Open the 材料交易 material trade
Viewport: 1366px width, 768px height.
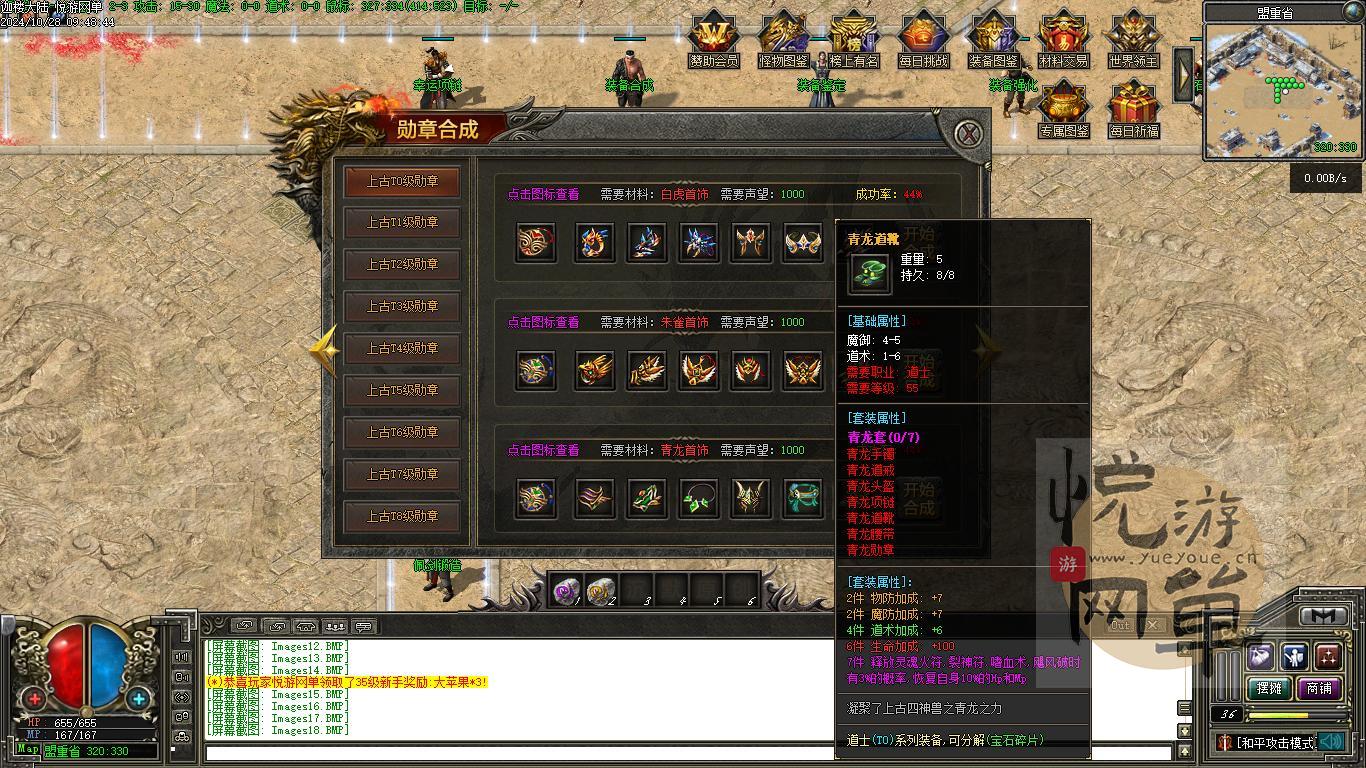click(x=1063, y=38)
